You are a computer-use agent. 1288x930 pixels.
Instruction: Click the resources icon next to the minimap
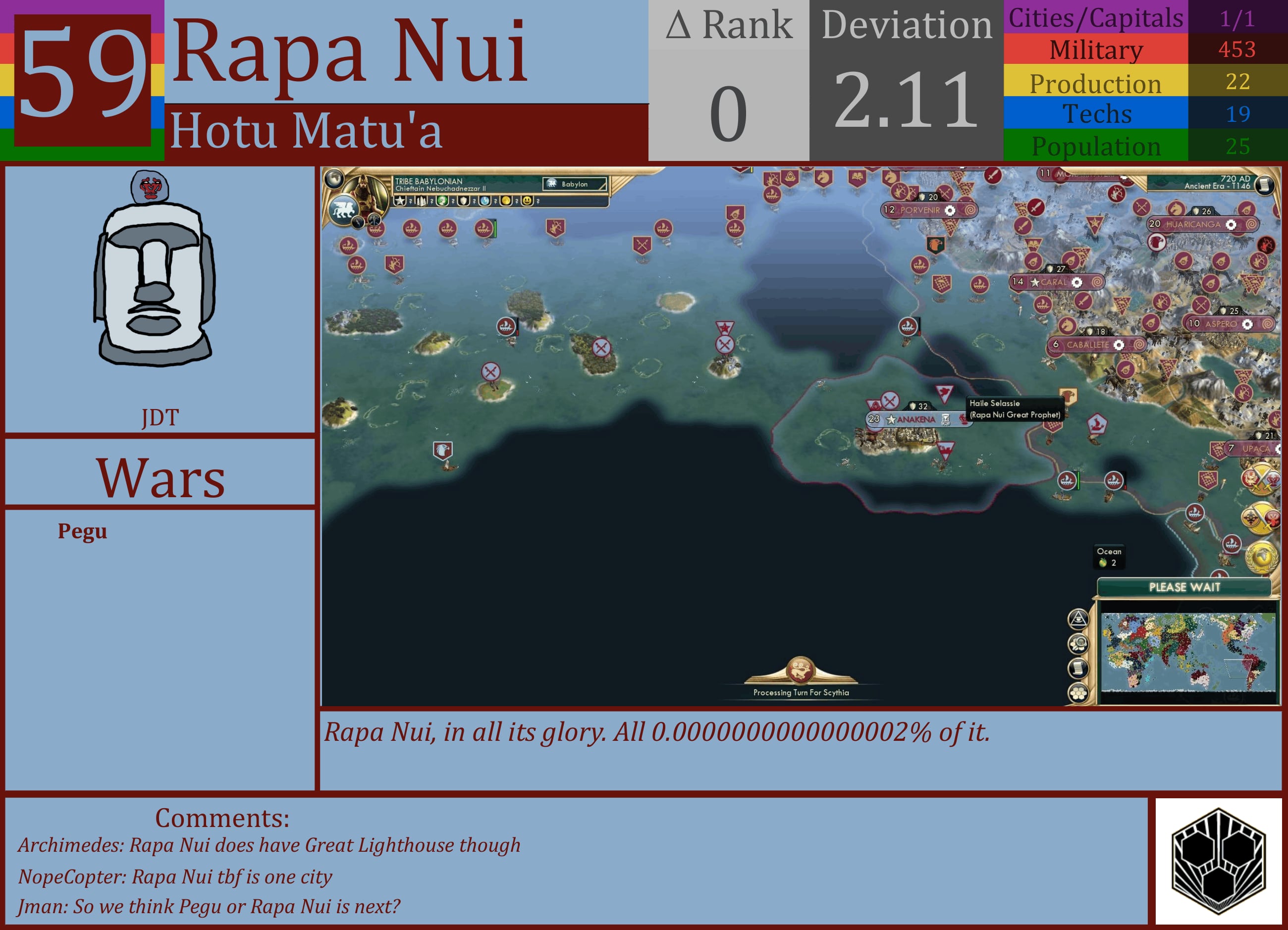pos(1078,644)
